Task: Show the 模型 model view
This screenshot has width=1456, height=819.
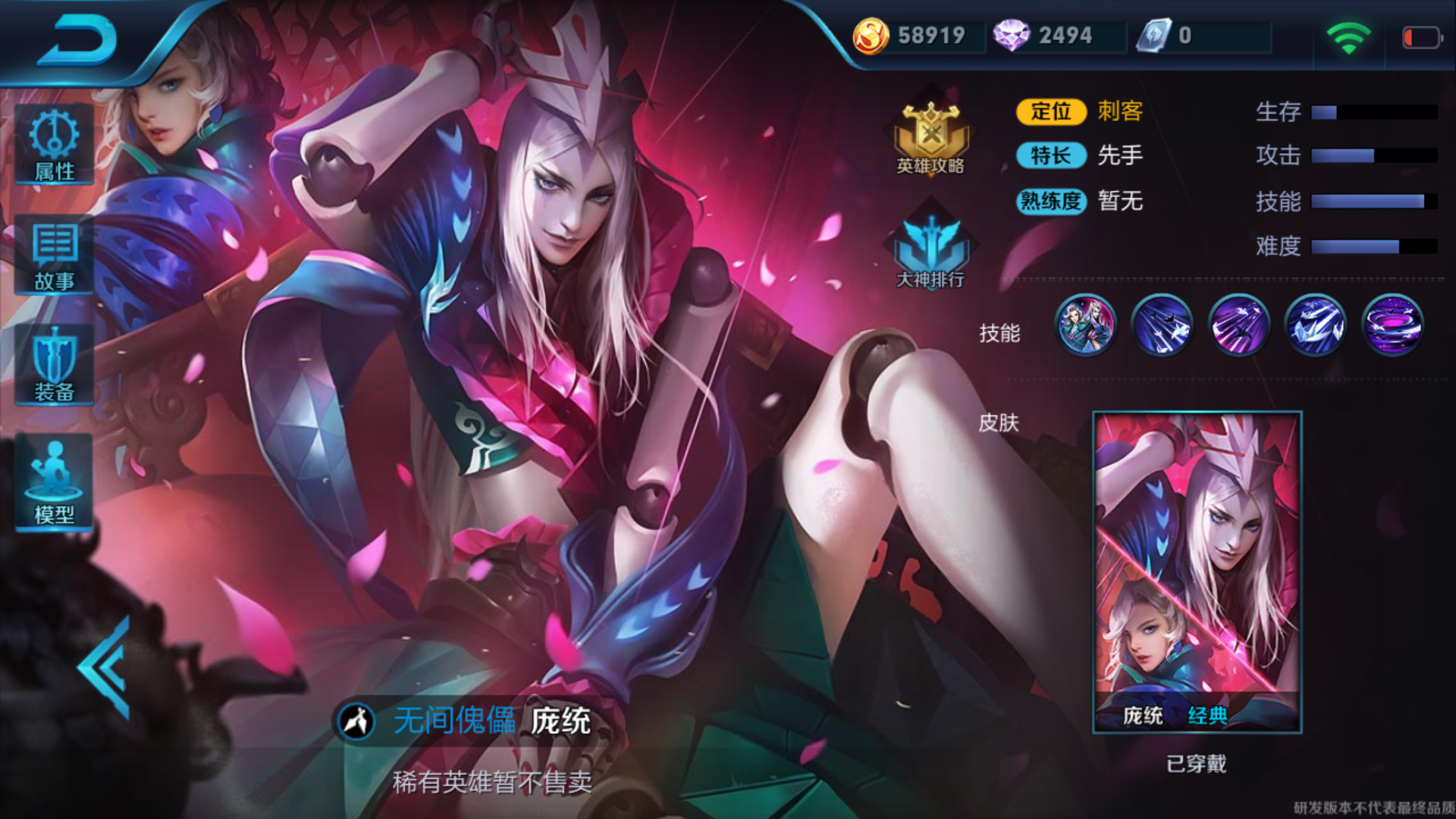Action: (x=54, y=482)
